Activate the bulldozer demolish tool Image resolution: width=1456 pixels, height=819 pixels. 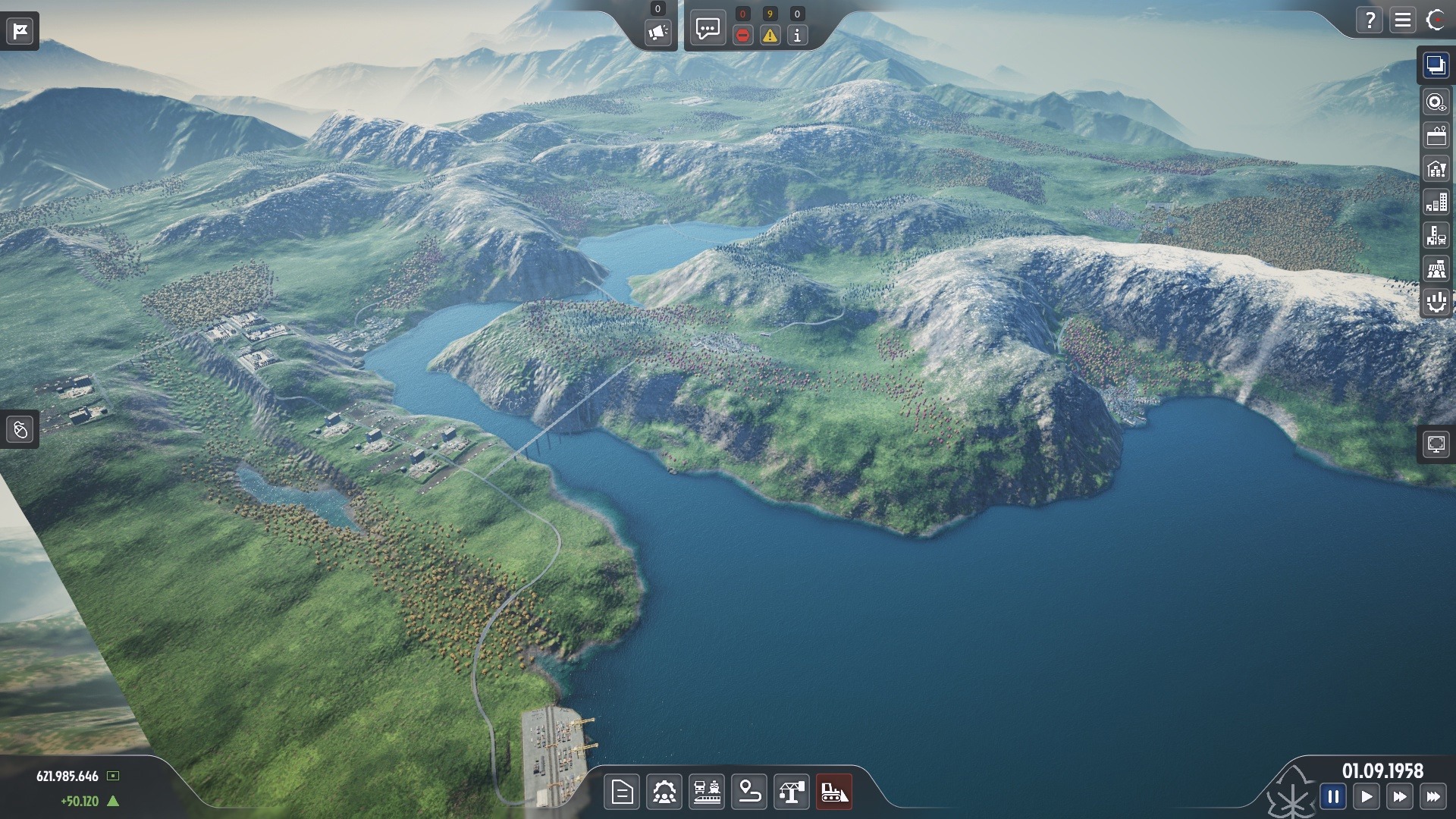point(833,793)
